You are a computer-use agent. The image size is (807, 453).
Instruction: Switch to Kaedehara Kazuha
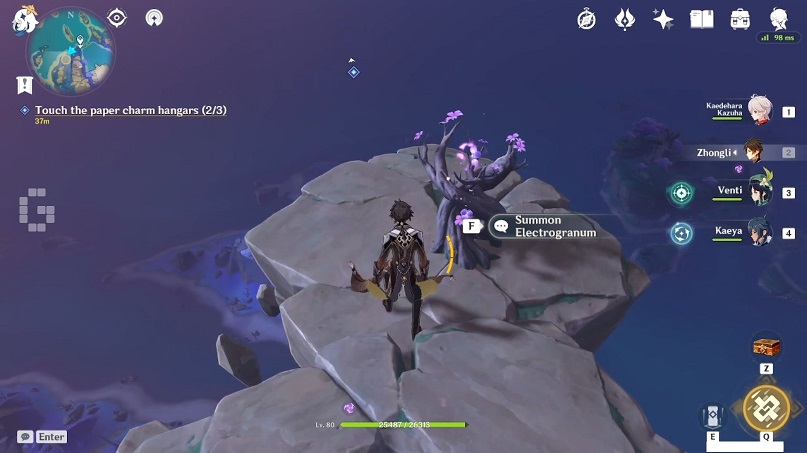tap(760, 112)
